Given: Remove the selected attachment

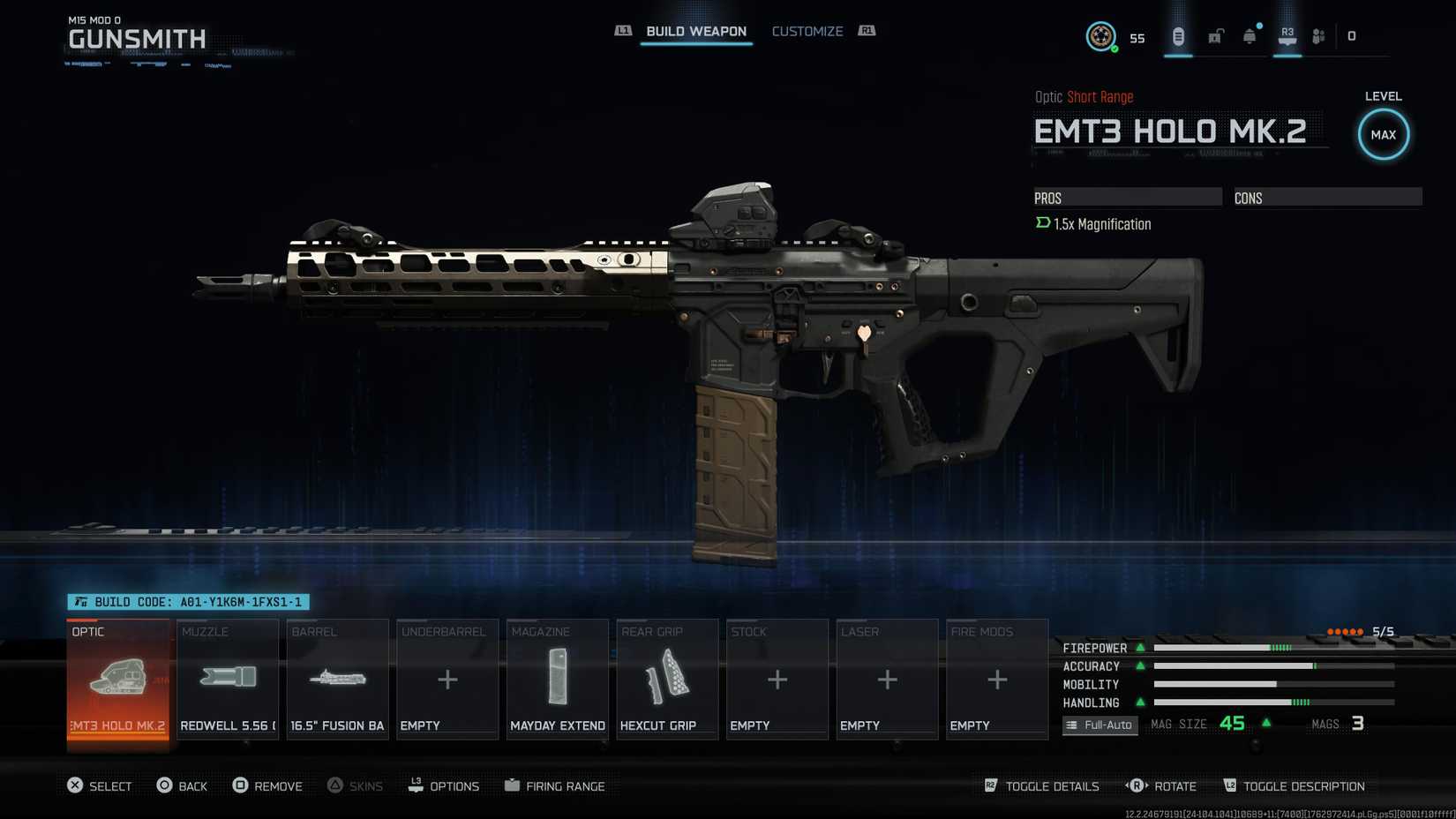Looking at the screenshot, I should pyautogui.click(x=267, y=785).
